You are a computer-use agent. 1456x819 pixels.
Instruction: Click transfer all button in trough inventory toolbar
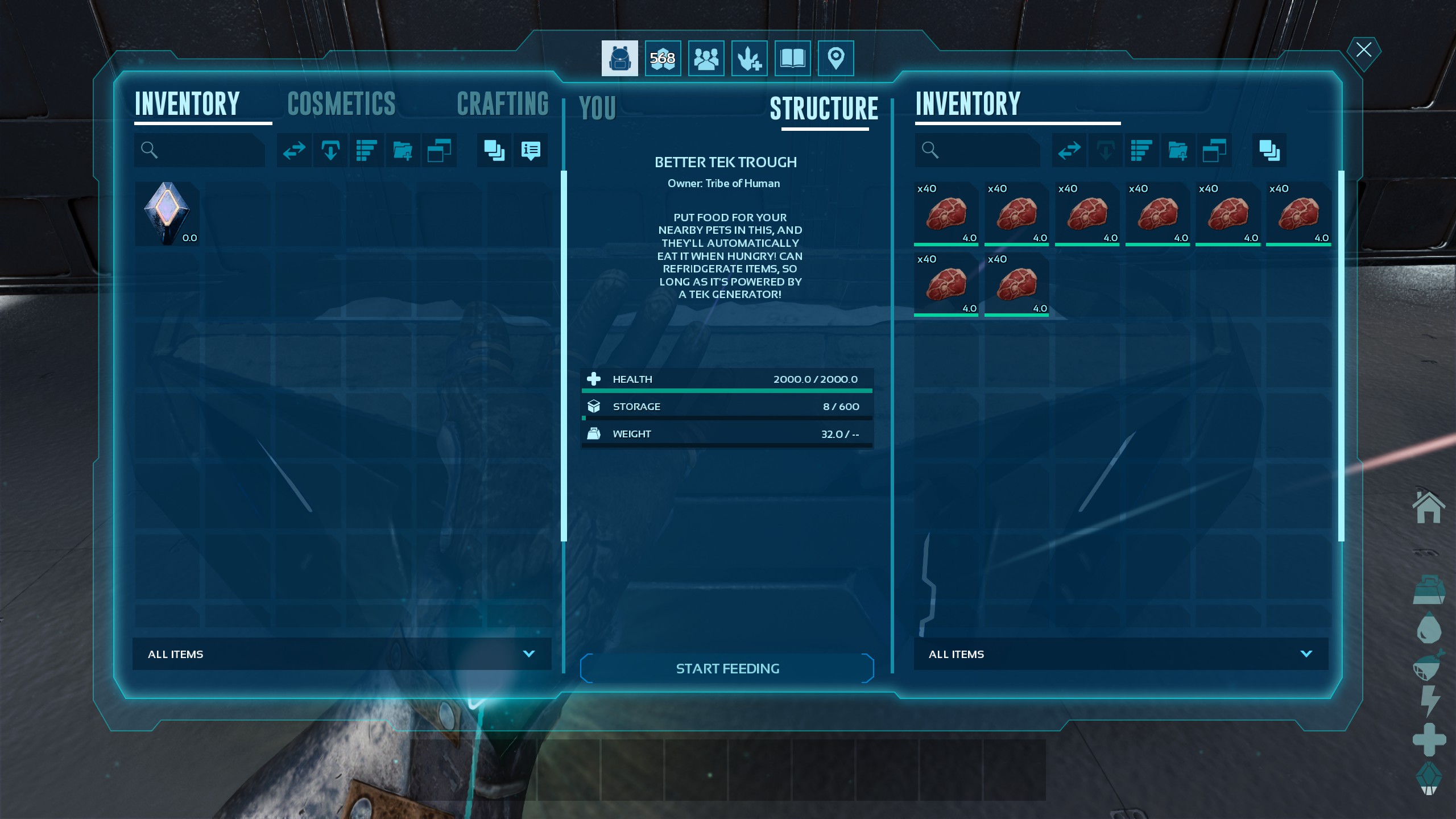(x=1069, y=150)
